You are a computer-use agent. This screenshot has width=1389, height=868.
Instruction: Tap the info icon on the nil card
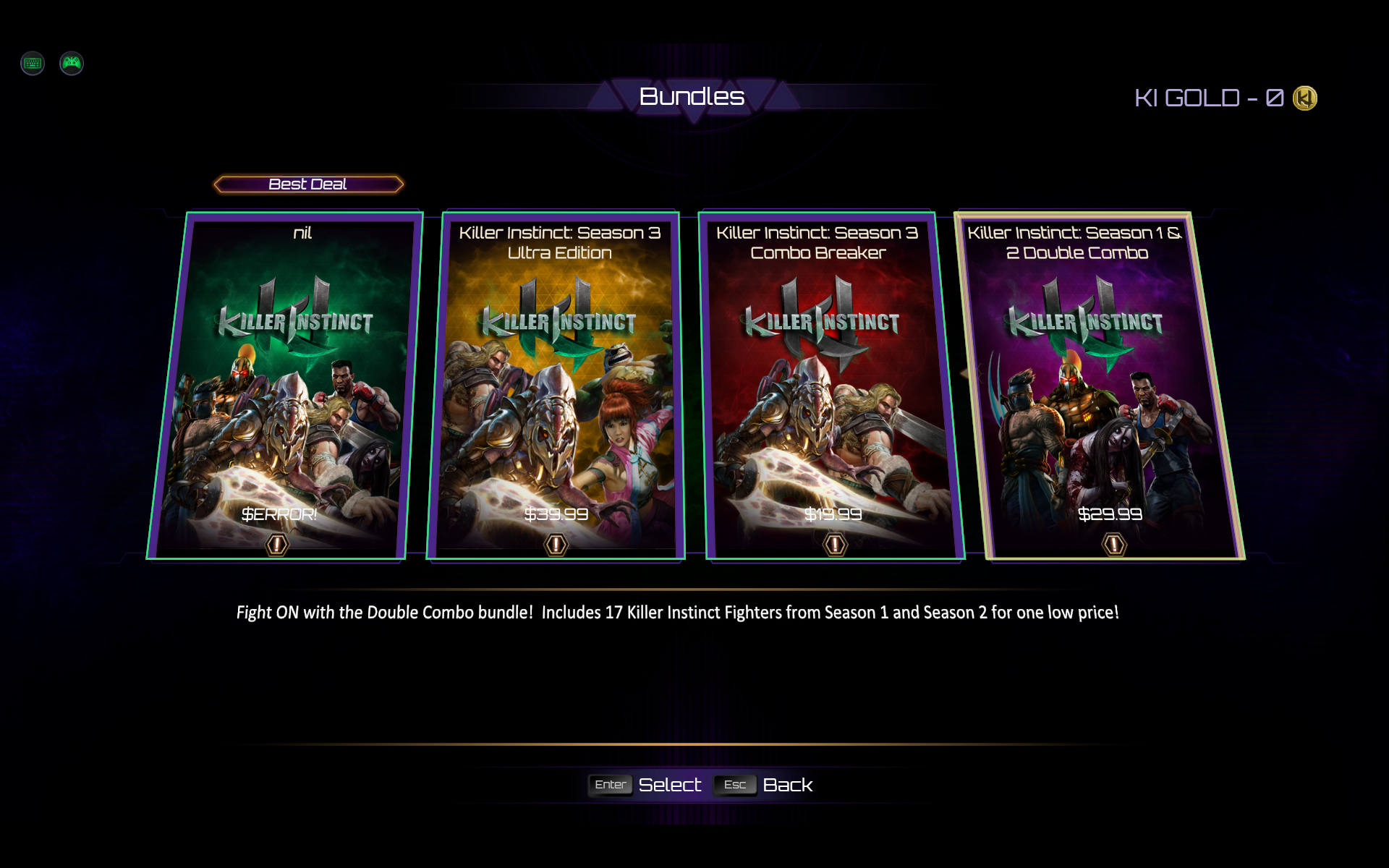[x=277, y=544]
